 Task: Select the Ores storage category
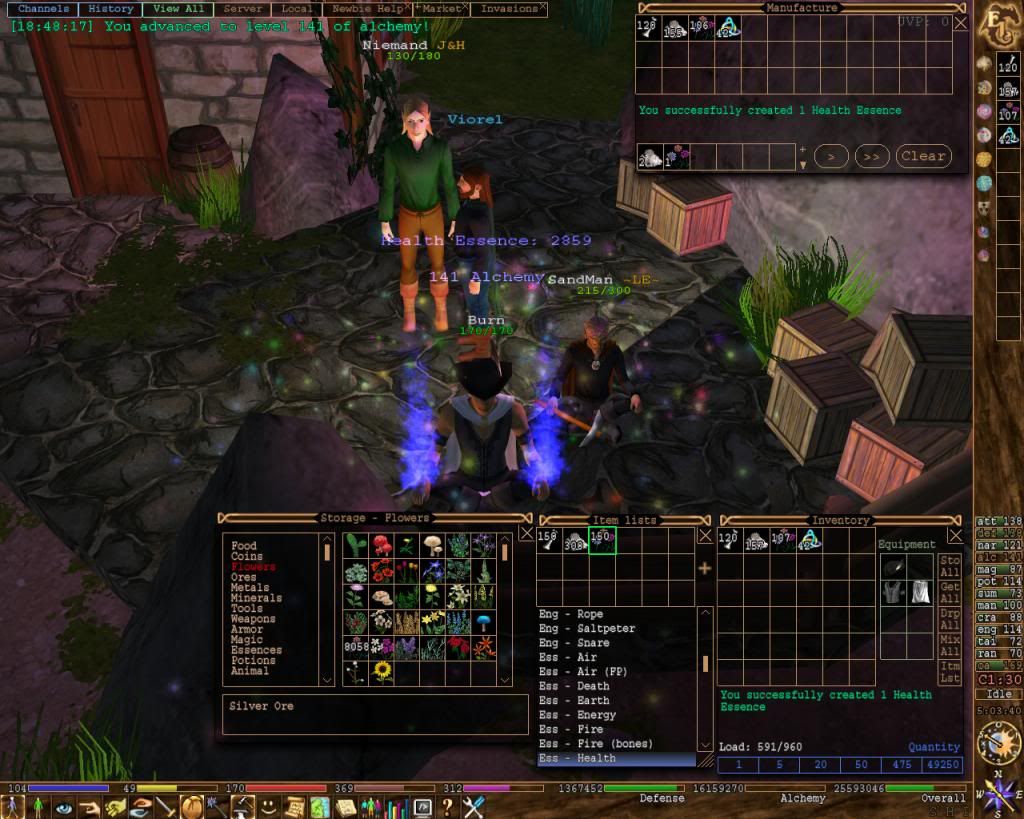click(244, 577)
